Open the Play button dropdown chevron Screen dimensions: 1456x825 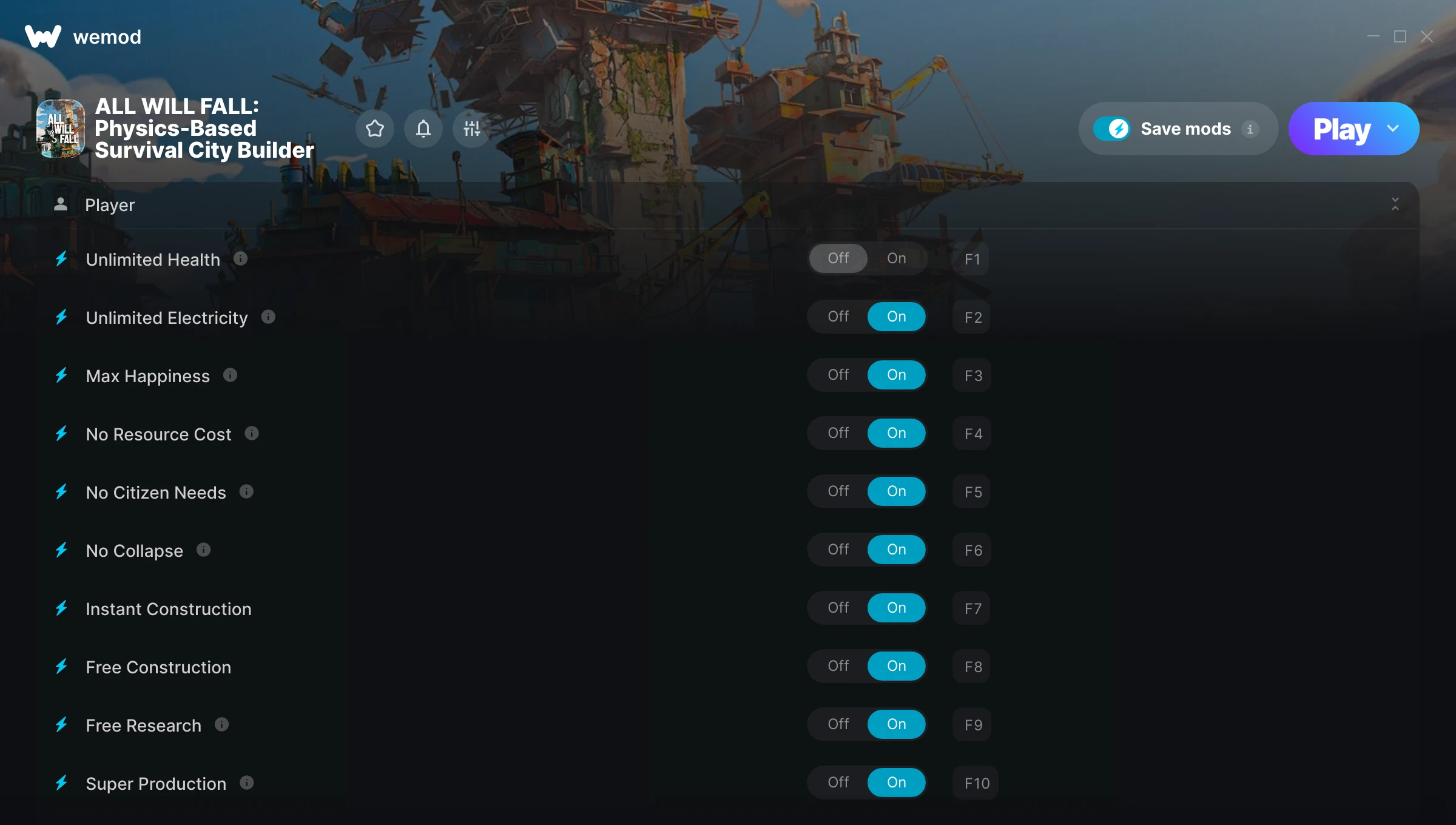click(x=1393, y=129)
